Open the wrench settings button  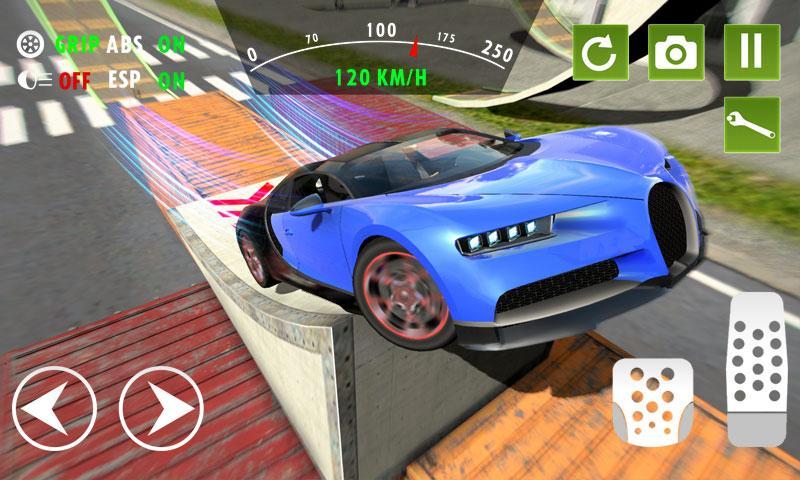(752, 125)
